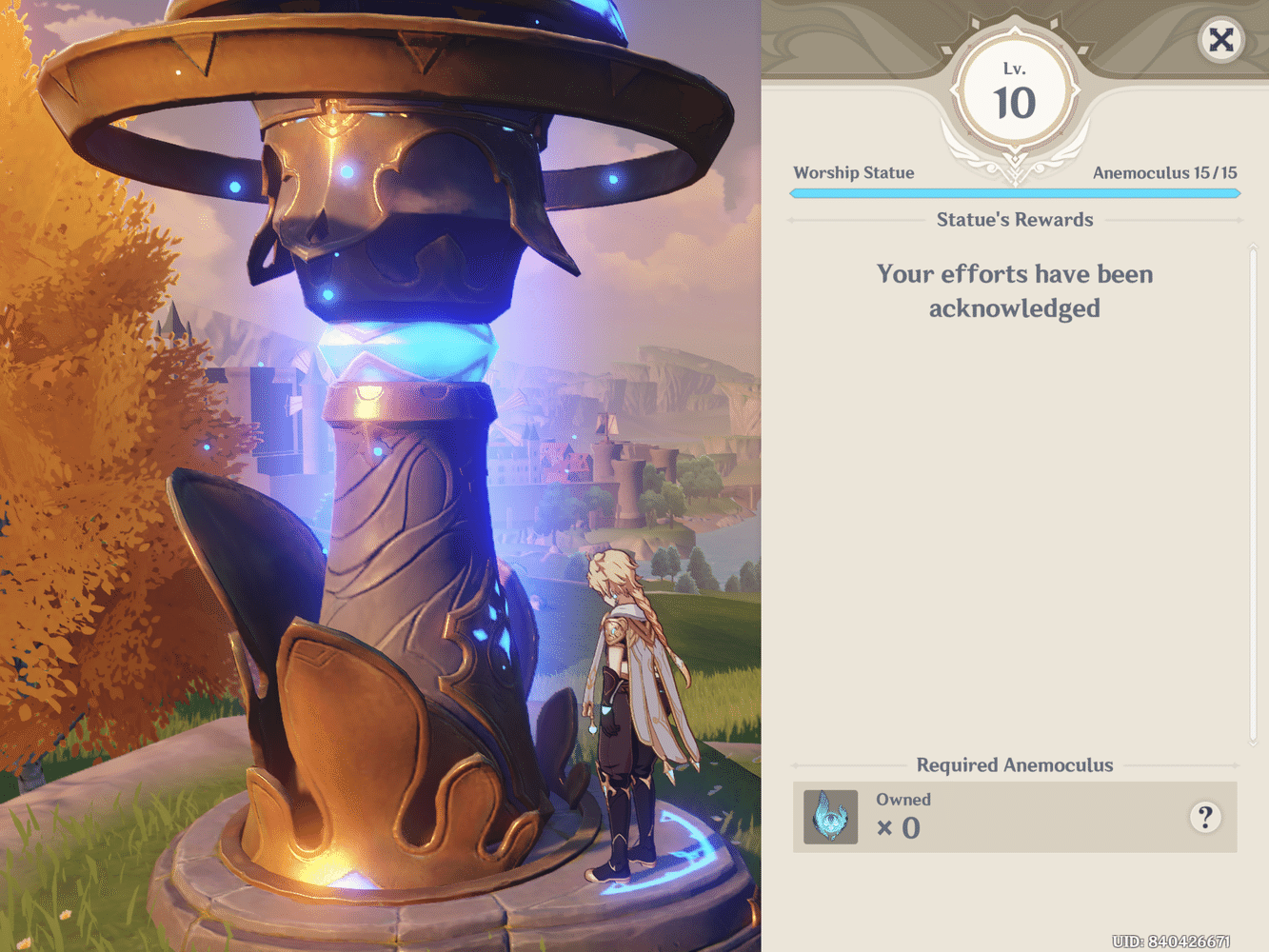
Task: Collapse the Worship Statue label area
Action: pos(854,172)
